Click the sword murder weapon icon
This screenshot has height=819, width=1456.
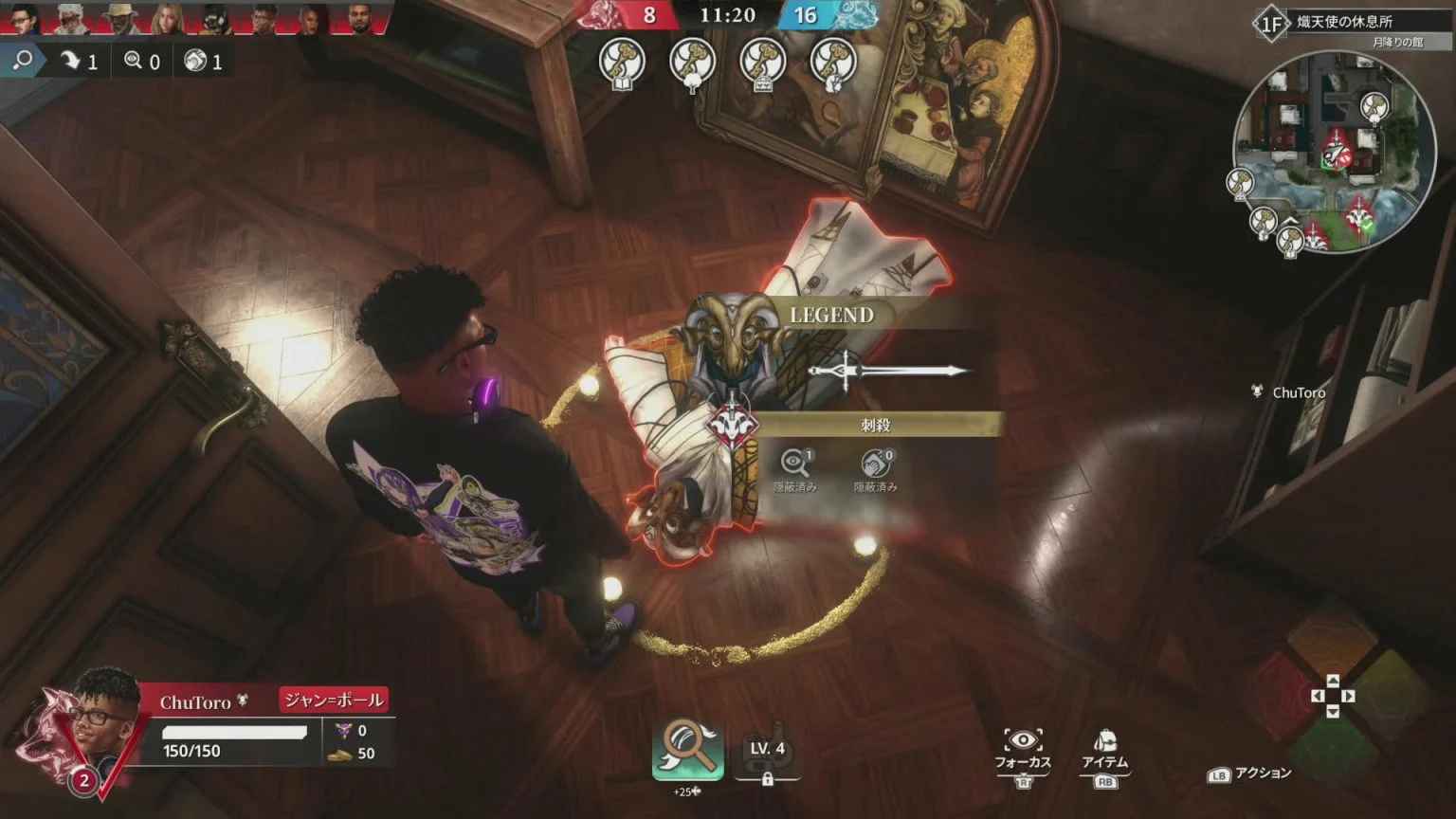click(886, 371)
